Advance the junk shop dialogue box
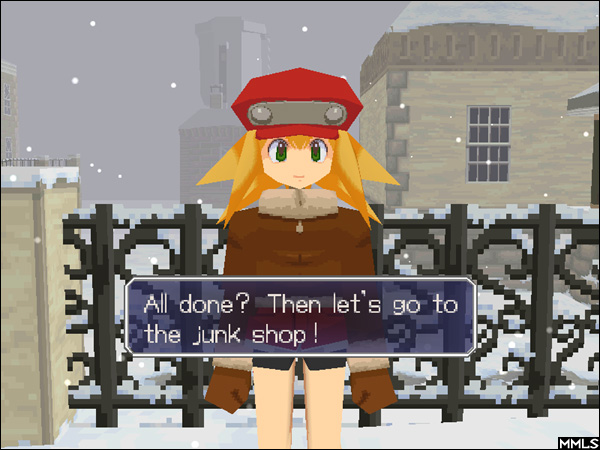600x450 pixels. click(x=299, y=319)
